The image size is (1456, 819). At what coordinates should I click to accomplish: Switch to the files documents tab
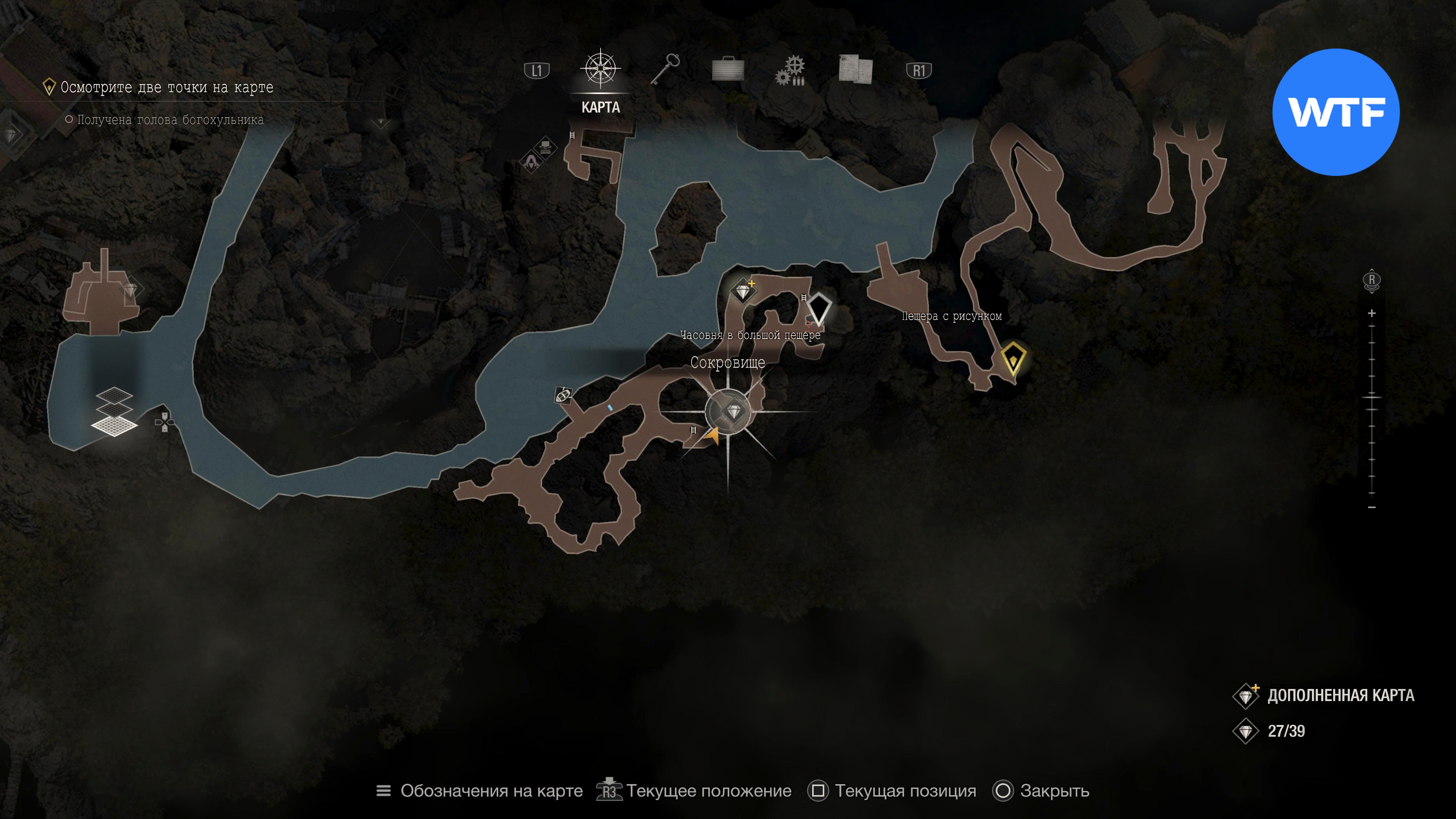(855, 69)
